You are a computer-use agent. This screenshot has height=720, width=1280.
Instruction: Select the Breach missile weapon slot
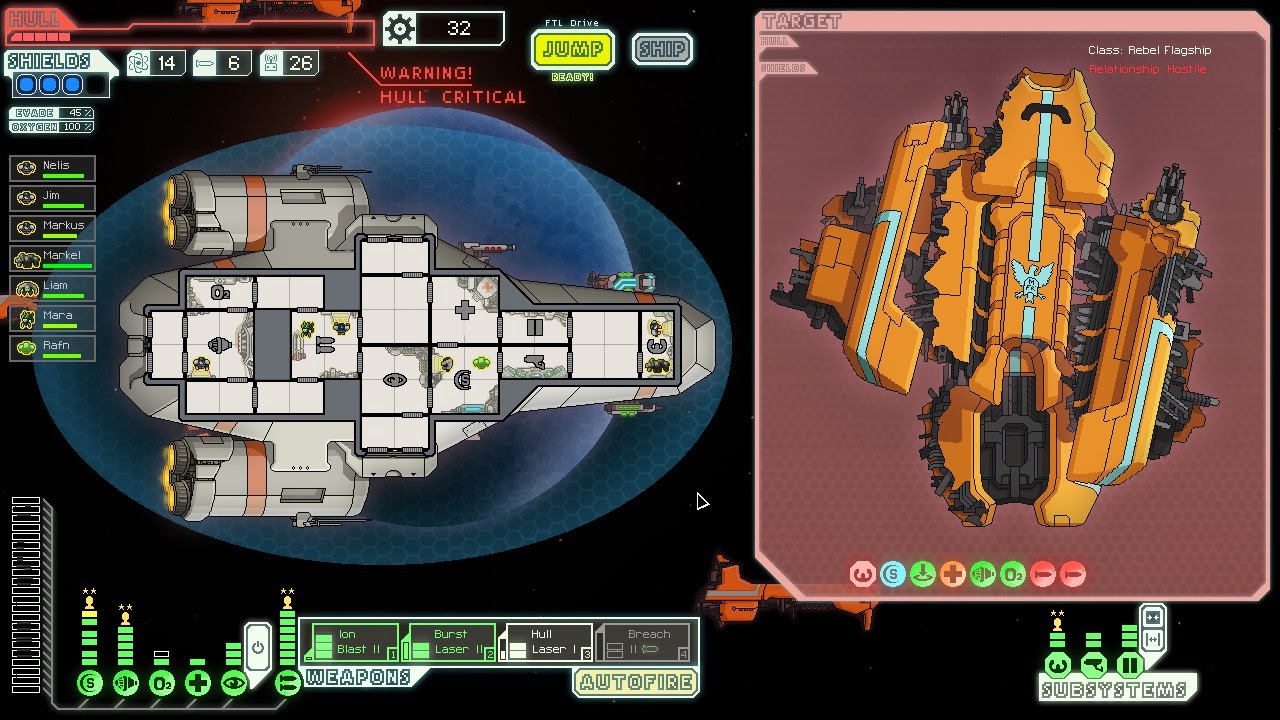point(644,642)
